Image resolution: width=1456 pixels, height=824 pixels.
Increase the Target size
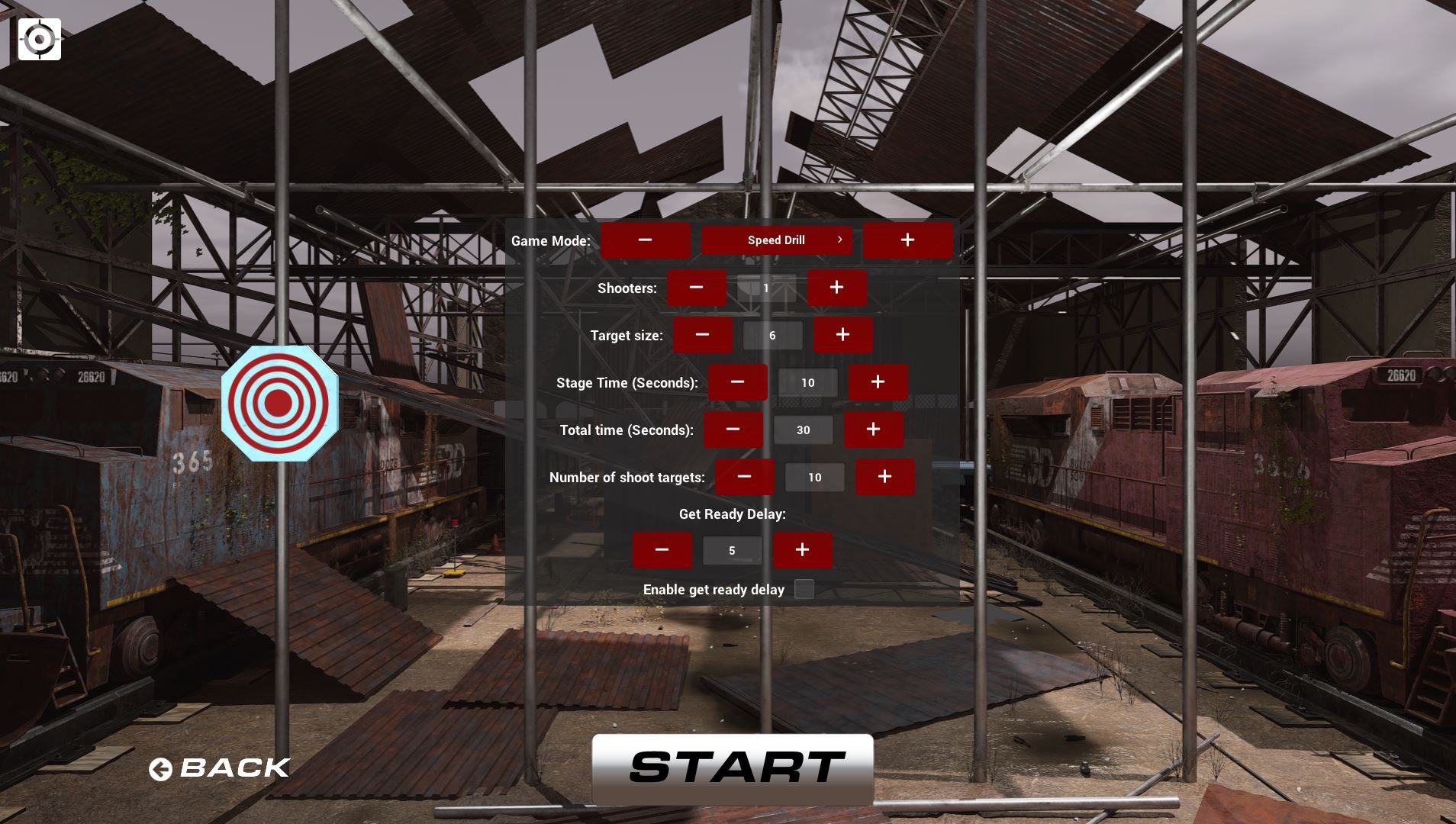click(842, 335)
